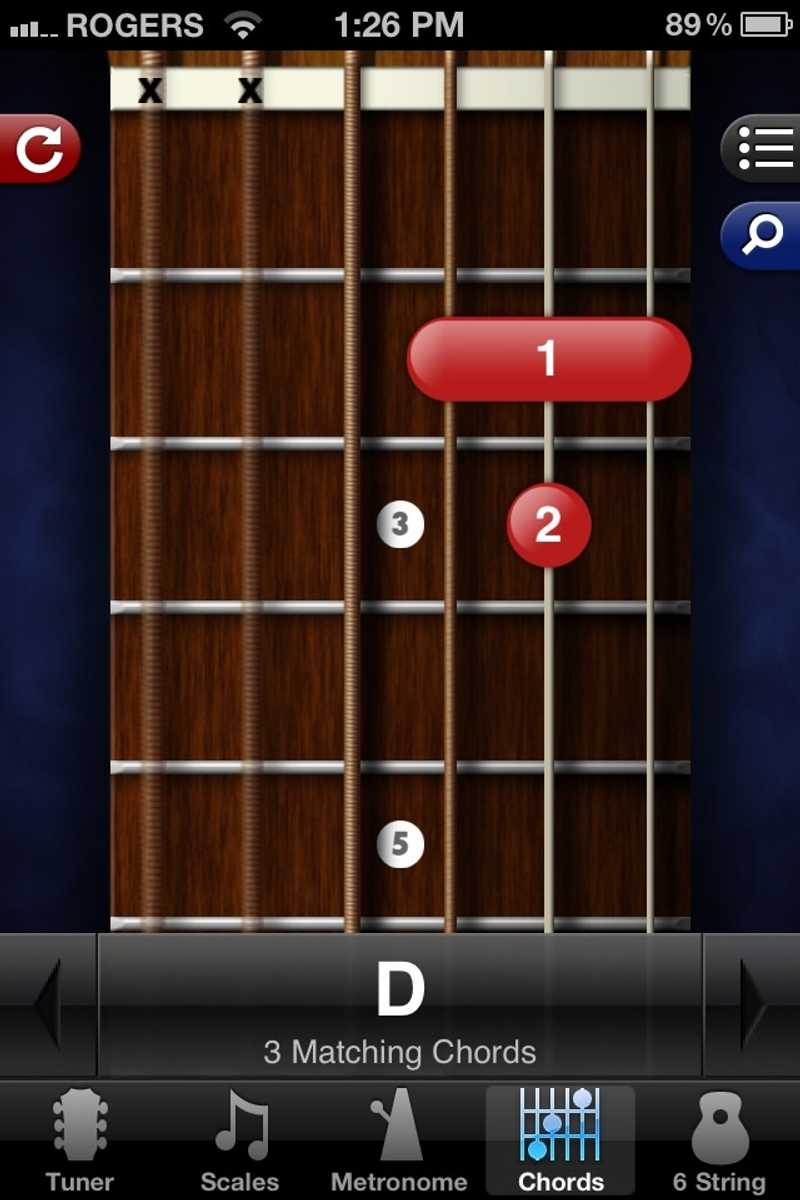Screen dimensions: 800x1200
Task: Tap the round red finger 2 marker
Action: (548, 525)
